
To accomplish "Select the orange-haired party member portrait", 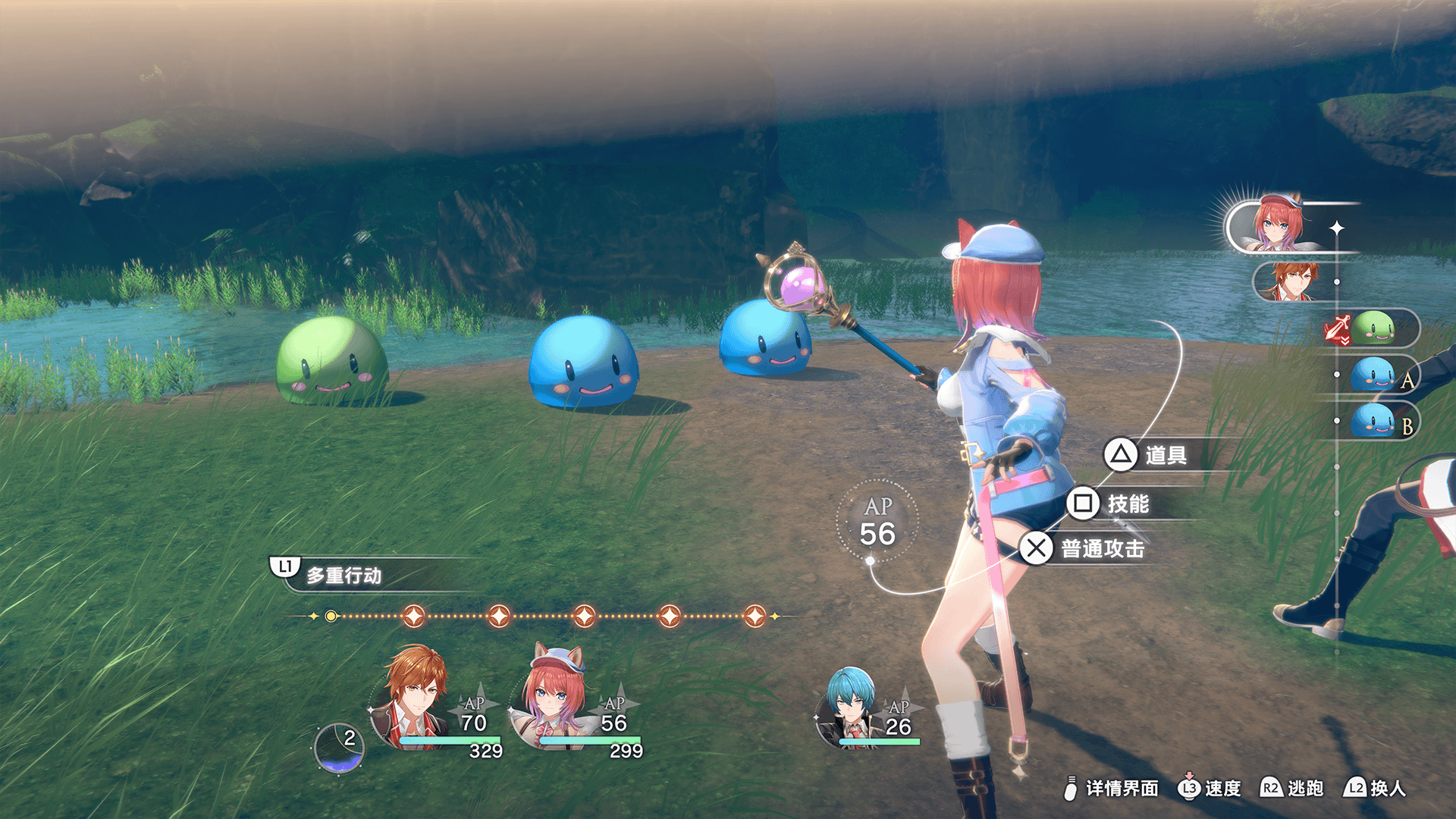I will point(413,698).
